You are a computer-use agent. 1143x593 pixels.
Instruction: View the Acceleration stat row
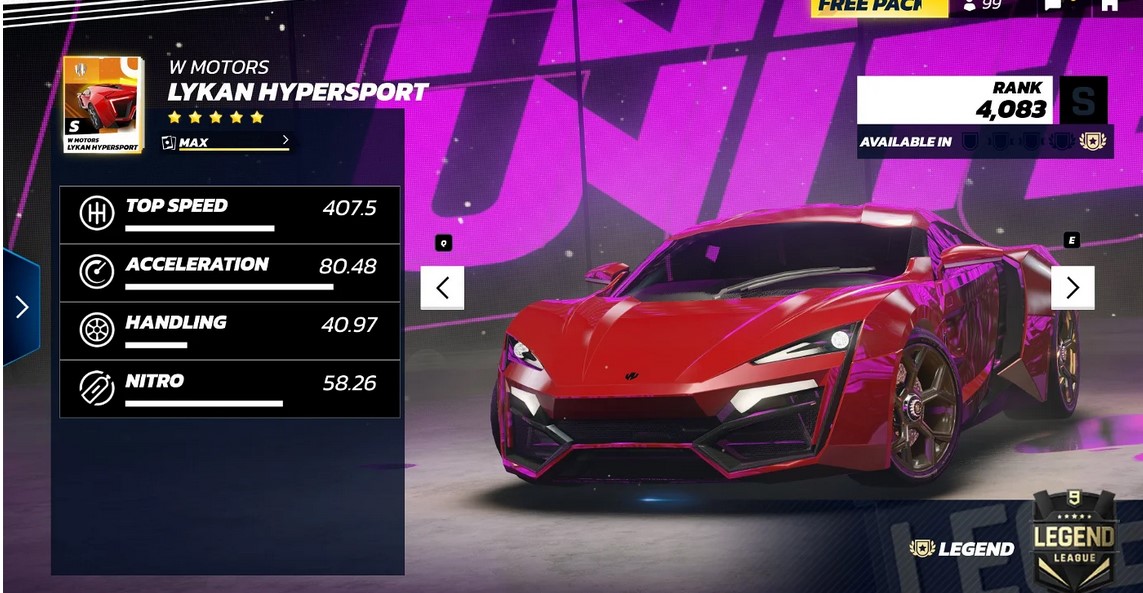click(x=230, y=272)
